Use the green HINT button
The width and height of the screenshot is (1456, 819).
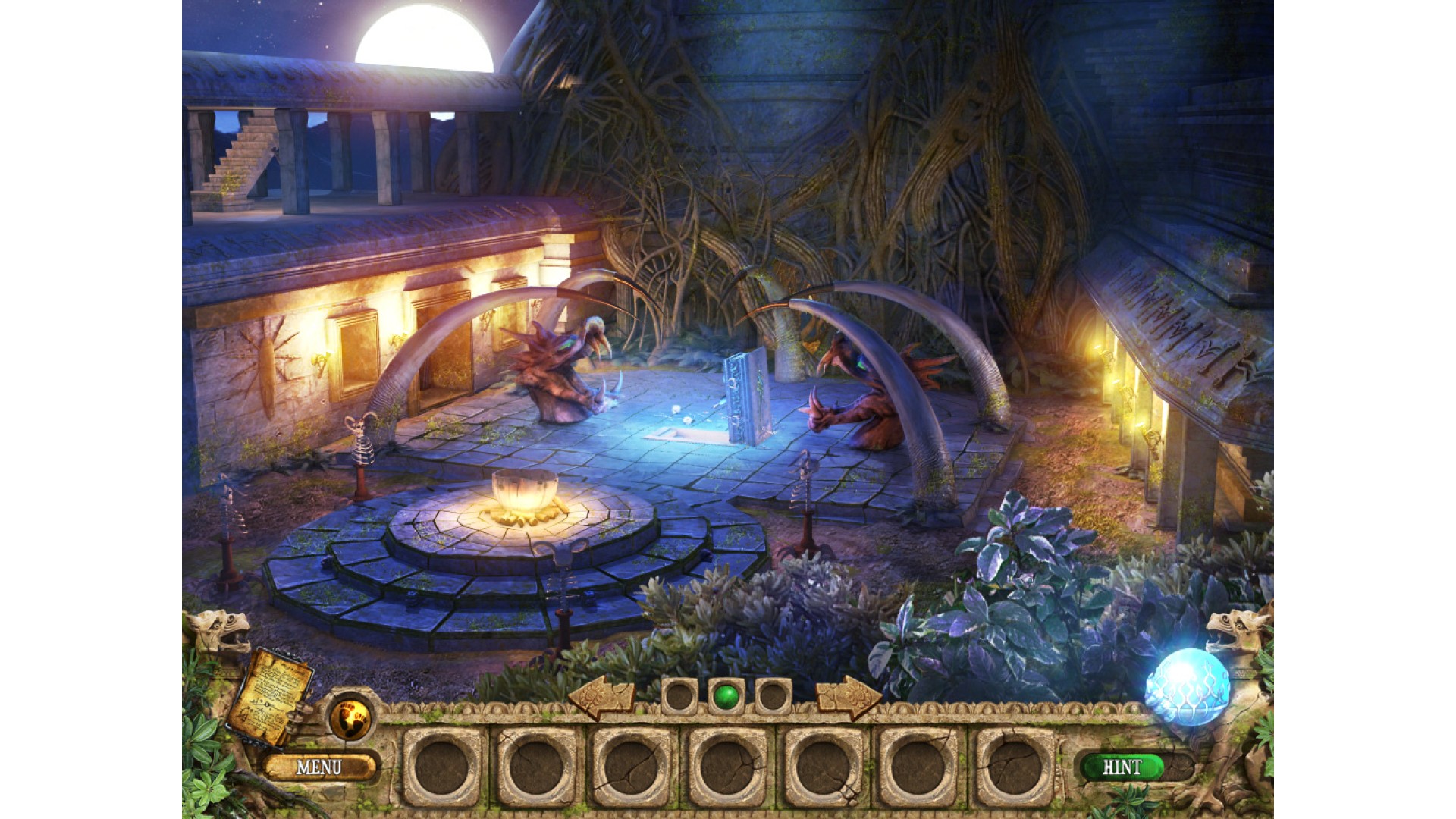tap(1122, 767)
